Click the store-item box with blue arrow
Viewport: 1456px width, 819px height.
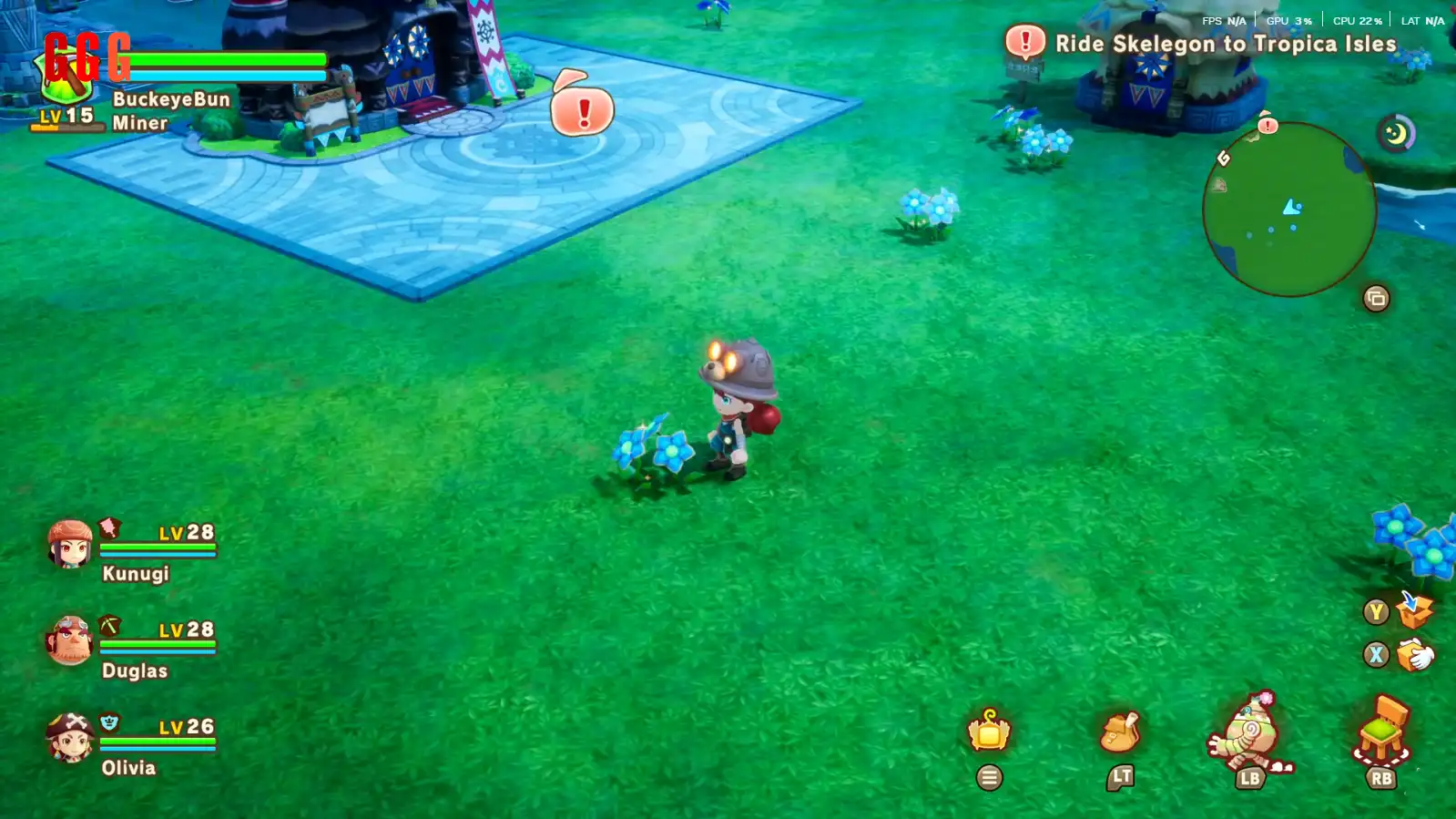point(1413,610)
